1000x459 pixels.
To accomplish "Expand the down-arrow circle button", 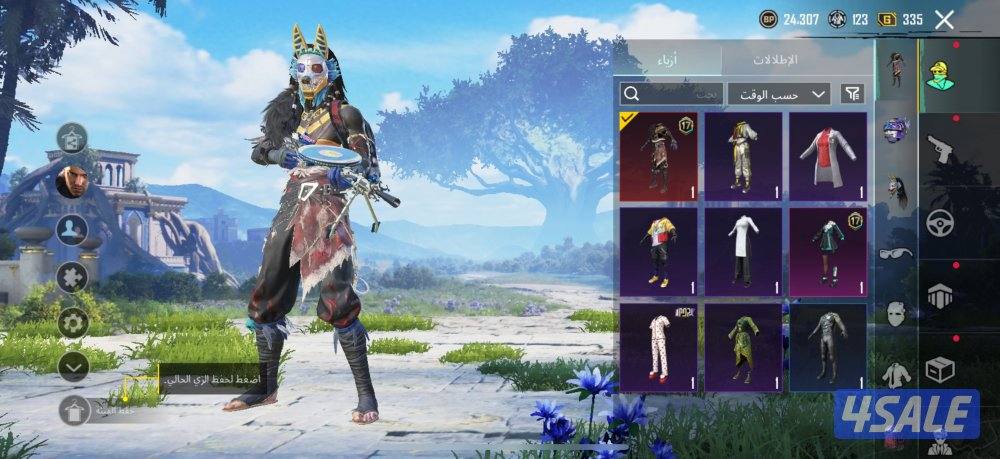I will pos(72,366).
